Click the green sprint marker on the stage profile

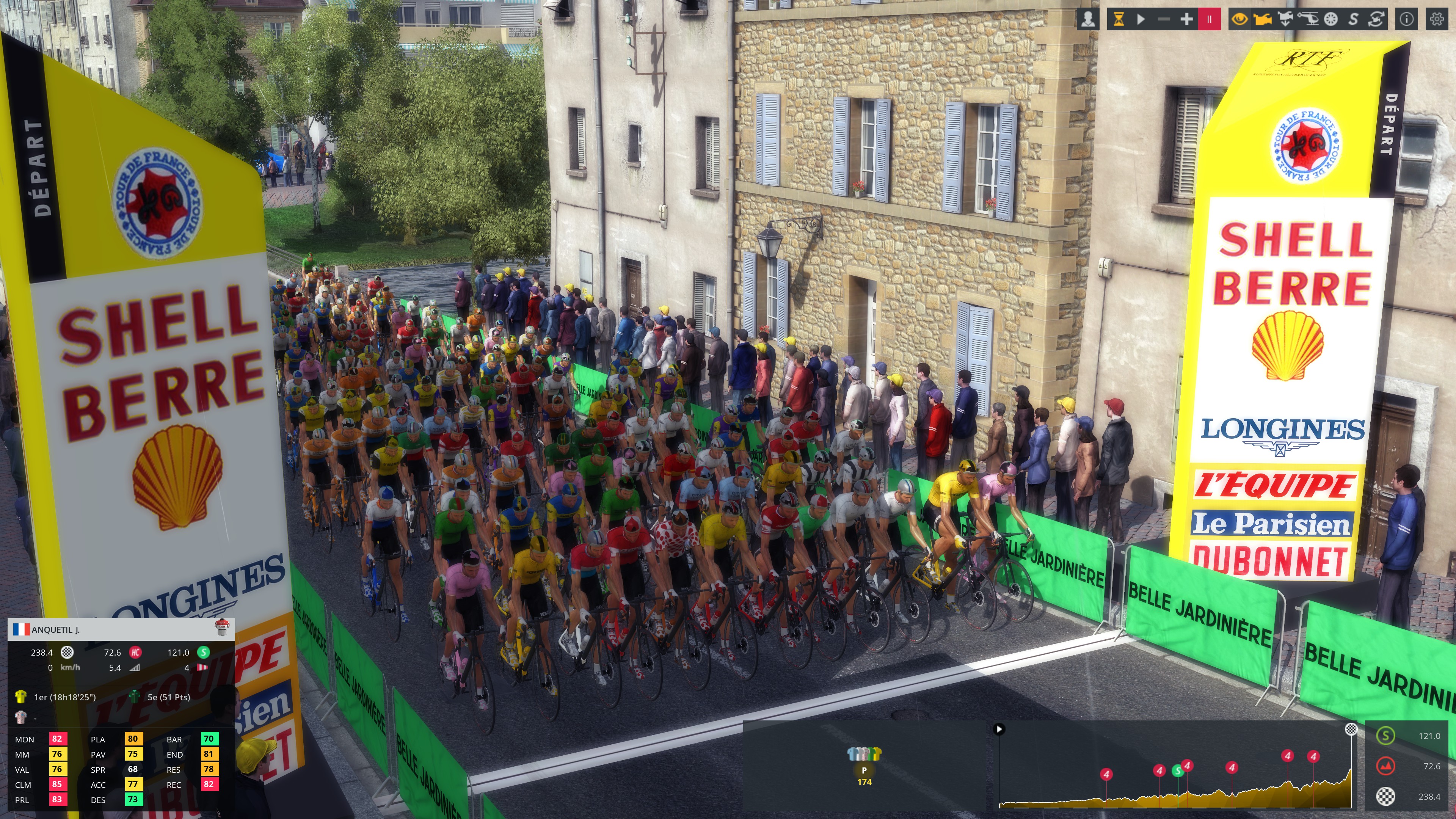pyautogui.click(x=1178, y=771)
